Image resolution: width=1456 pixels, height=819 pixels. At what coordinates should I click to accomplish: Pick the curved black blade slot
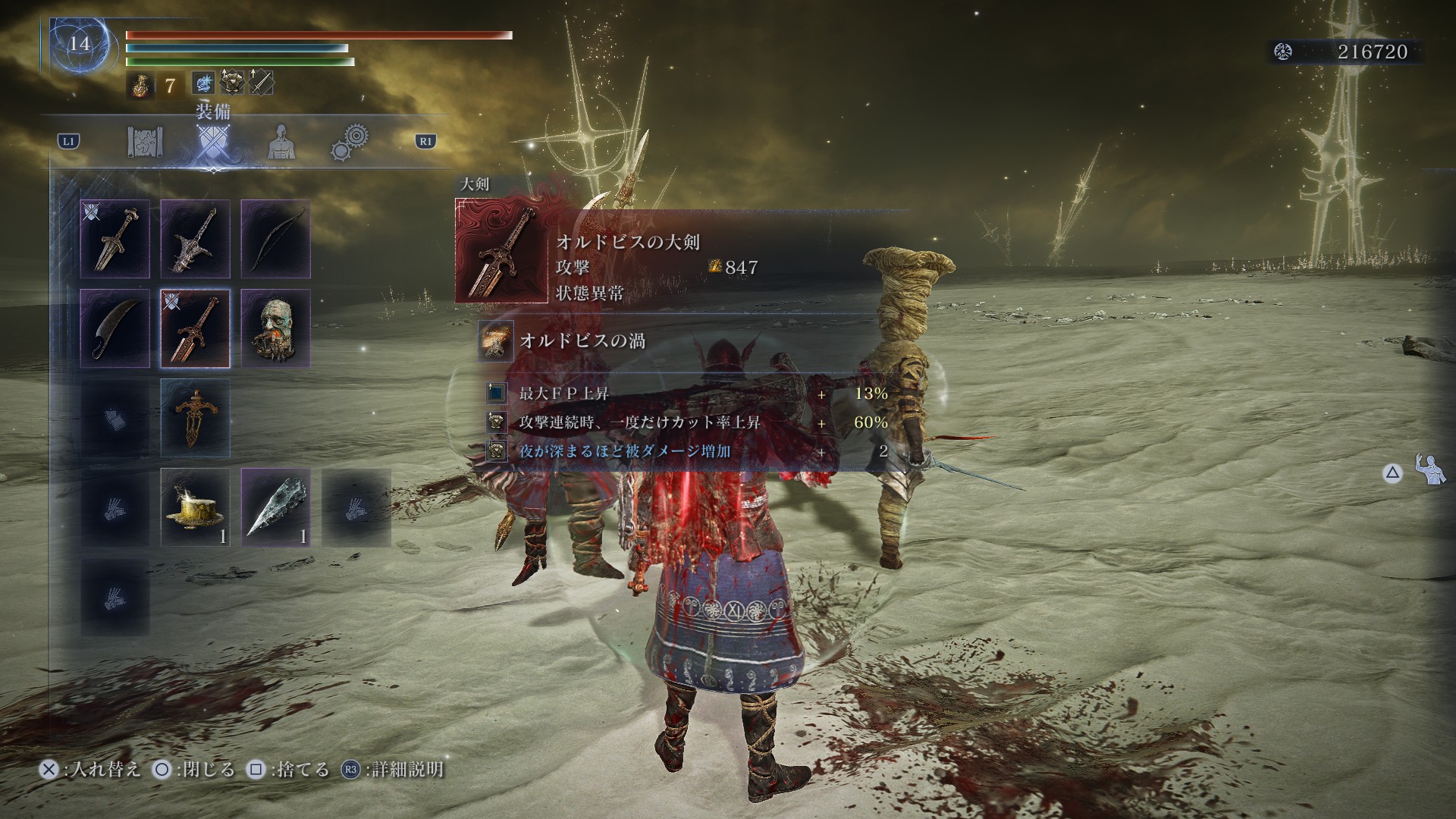[115, 328]
